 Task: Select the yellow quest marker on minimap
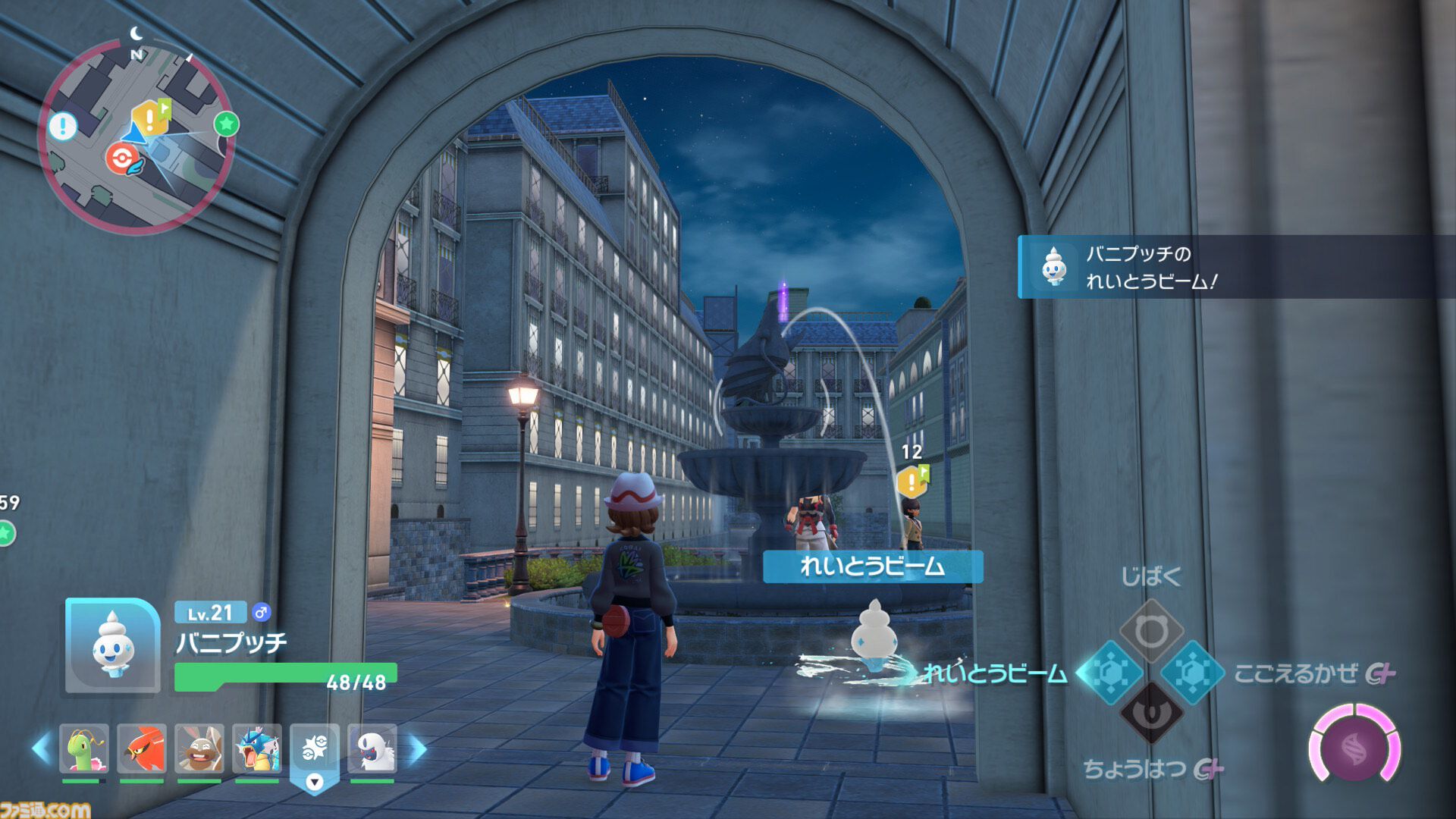pyautogui.click(x=150, y=118)
